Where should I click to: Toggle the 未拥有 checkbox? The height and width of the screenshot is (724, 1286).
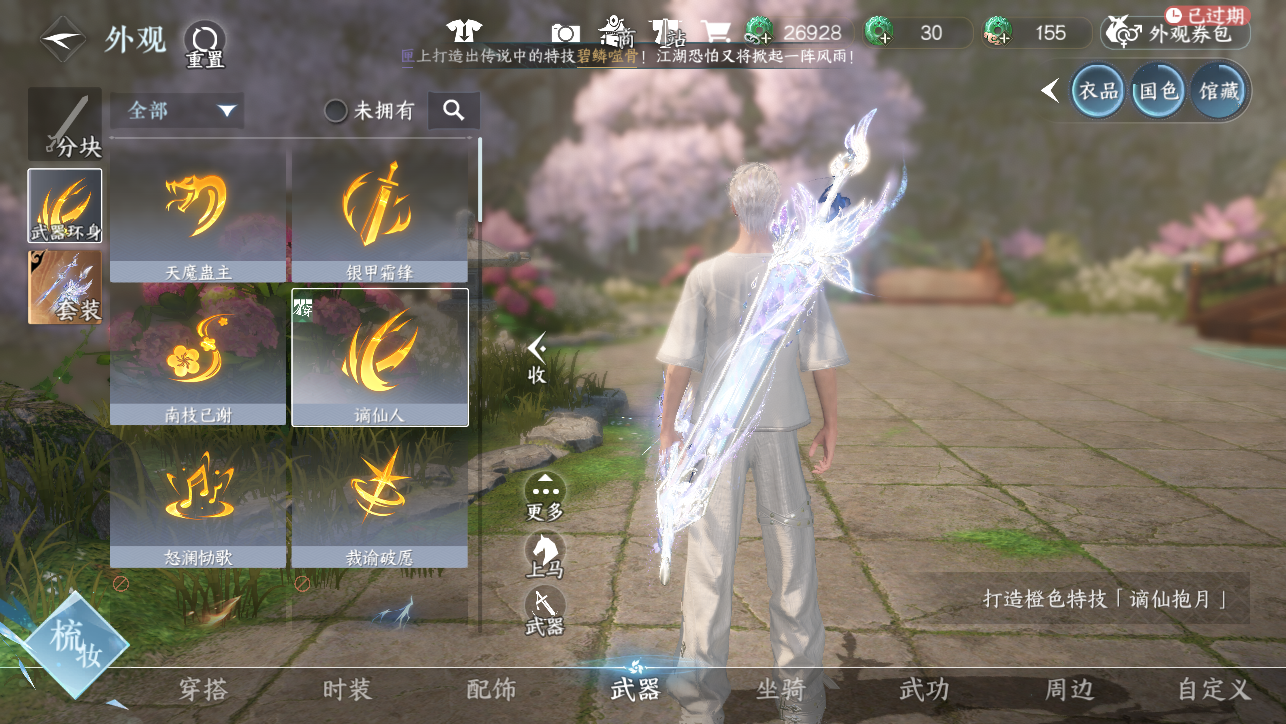tap(337, 111)
